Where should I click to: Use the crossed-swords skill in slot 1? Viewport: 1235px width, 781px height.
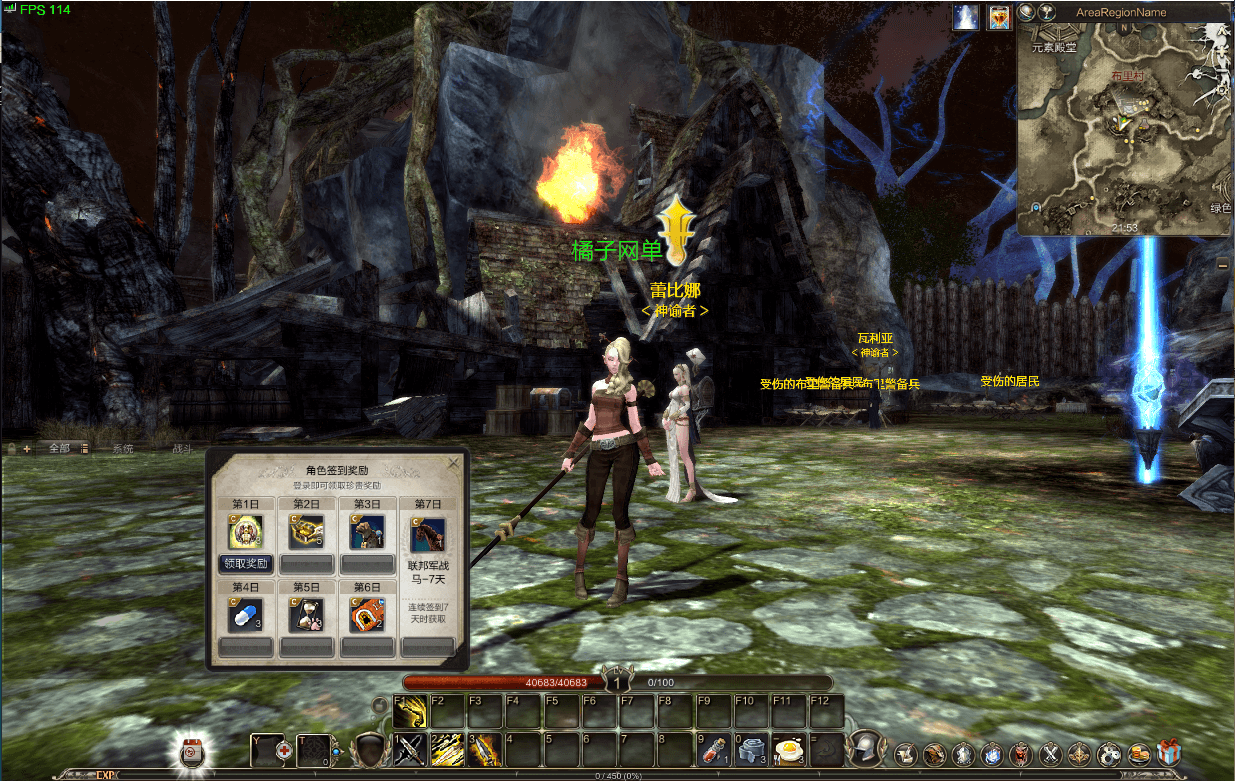(410, 749)
